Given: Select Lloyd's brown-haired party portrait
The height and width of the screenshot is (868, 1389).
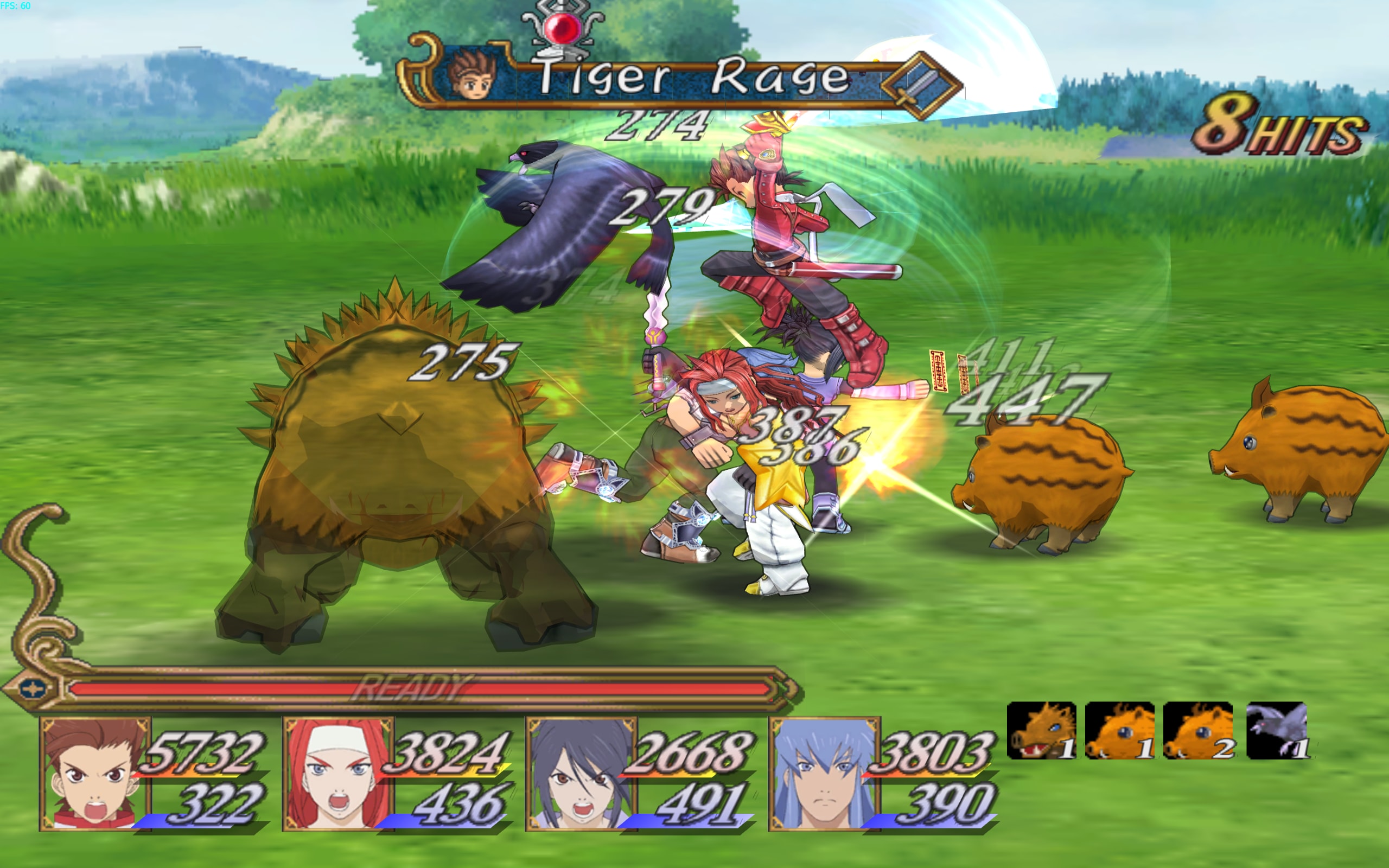Looking at the screenshot, I should pos(95,774).
